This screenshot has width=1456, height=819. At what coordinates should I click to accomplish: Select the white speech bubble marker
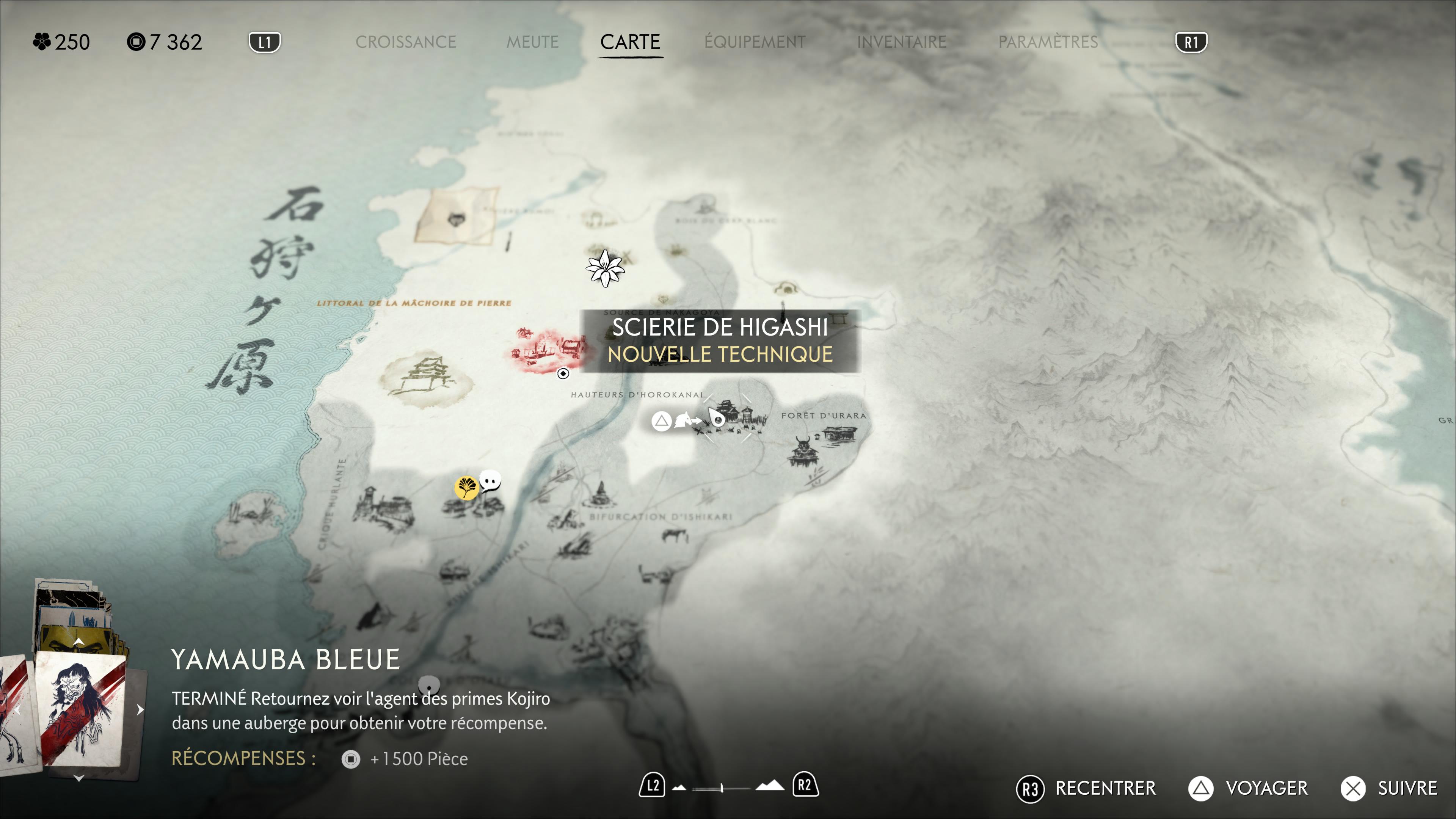(x=490, y=481)
